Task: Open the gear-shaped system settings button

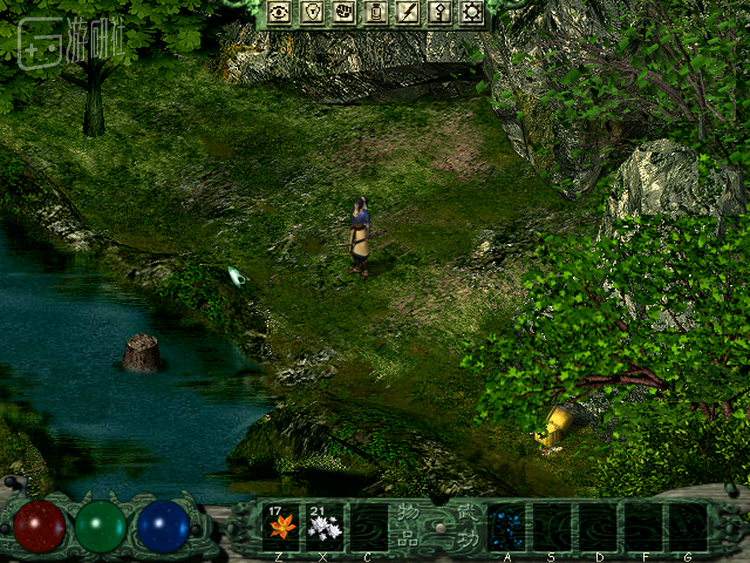Action: coord(471,12)
